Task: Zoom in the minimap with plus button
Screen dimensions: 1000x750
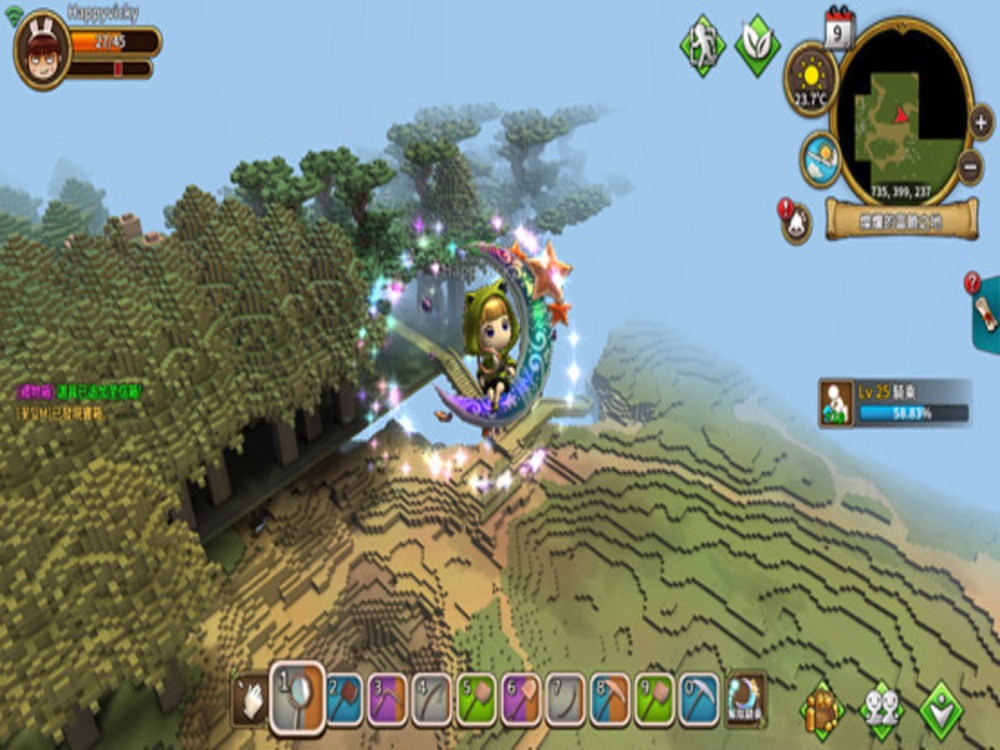Action: coord(981,122)
